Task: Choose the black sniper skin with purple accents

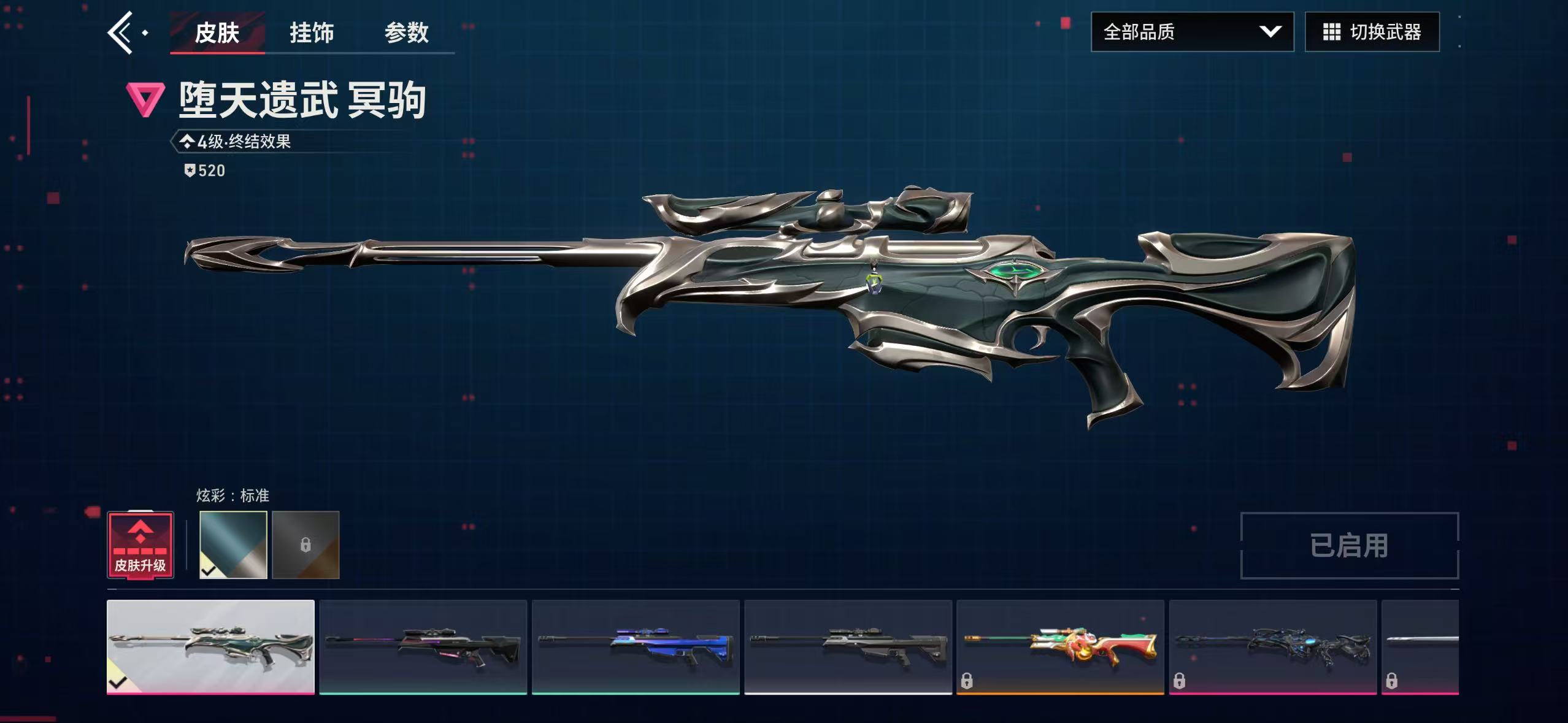Action: click(x=423, y=646)
